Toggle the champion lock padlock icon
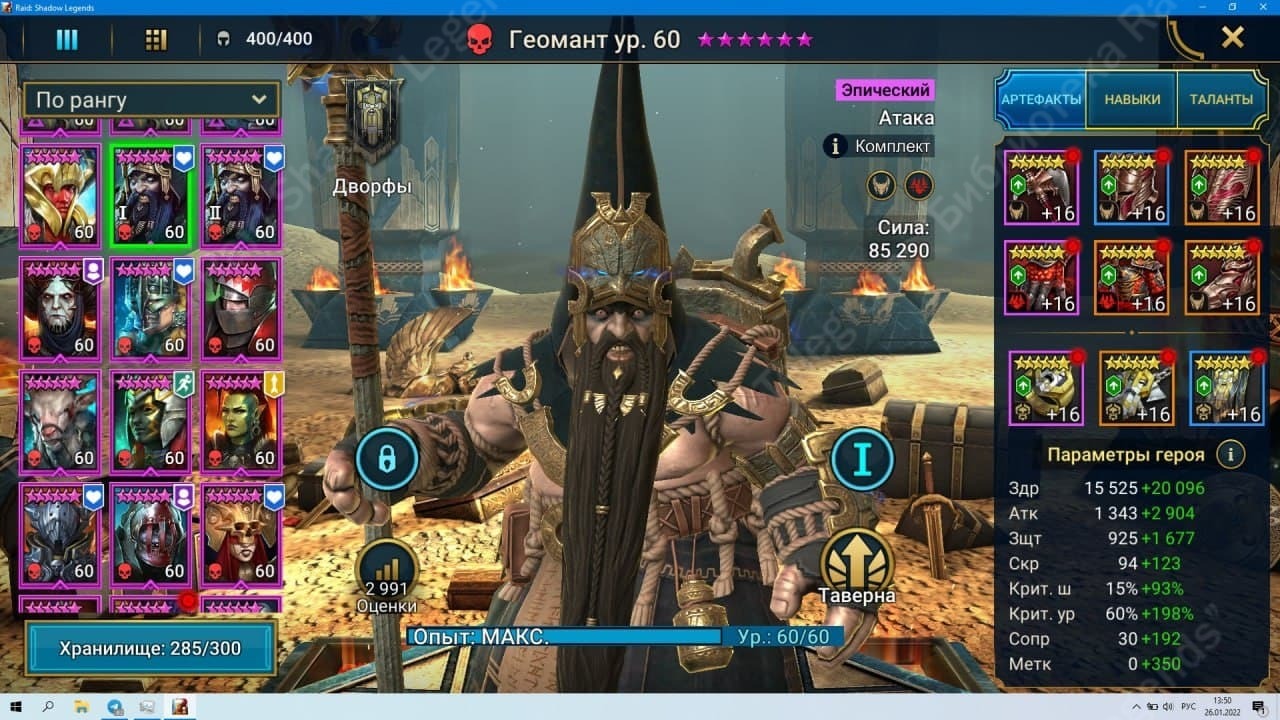 (x=386, y=459)
